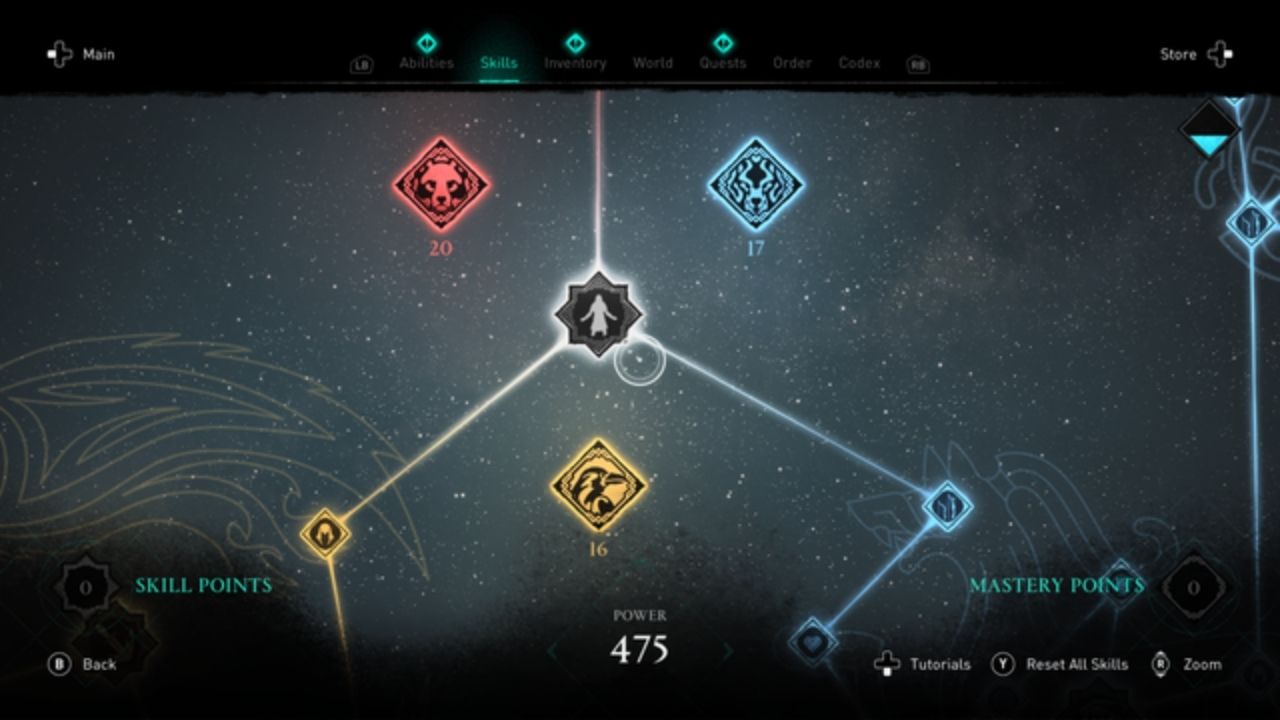This screenshot has width=1280, height=720.
Task: Select the central hooded figure node
Action: pyautogui.click(x=598, y=314)
